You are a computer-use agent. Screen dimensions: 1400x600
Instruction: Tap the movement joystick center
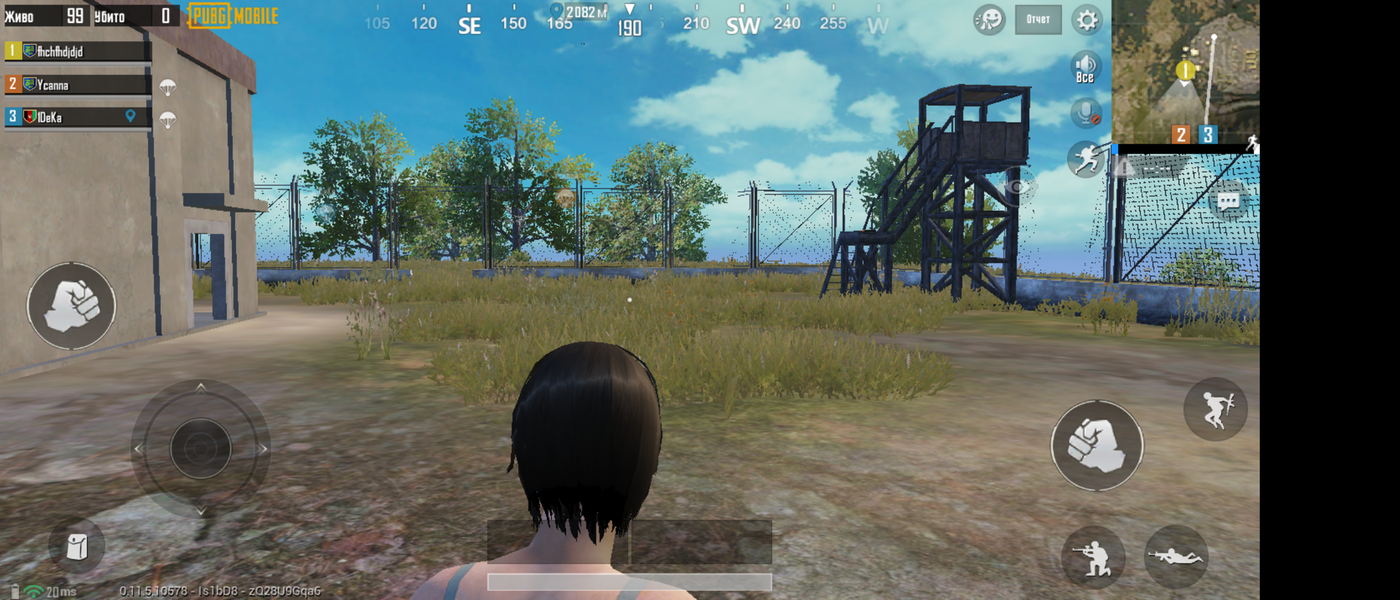point(200,448)
